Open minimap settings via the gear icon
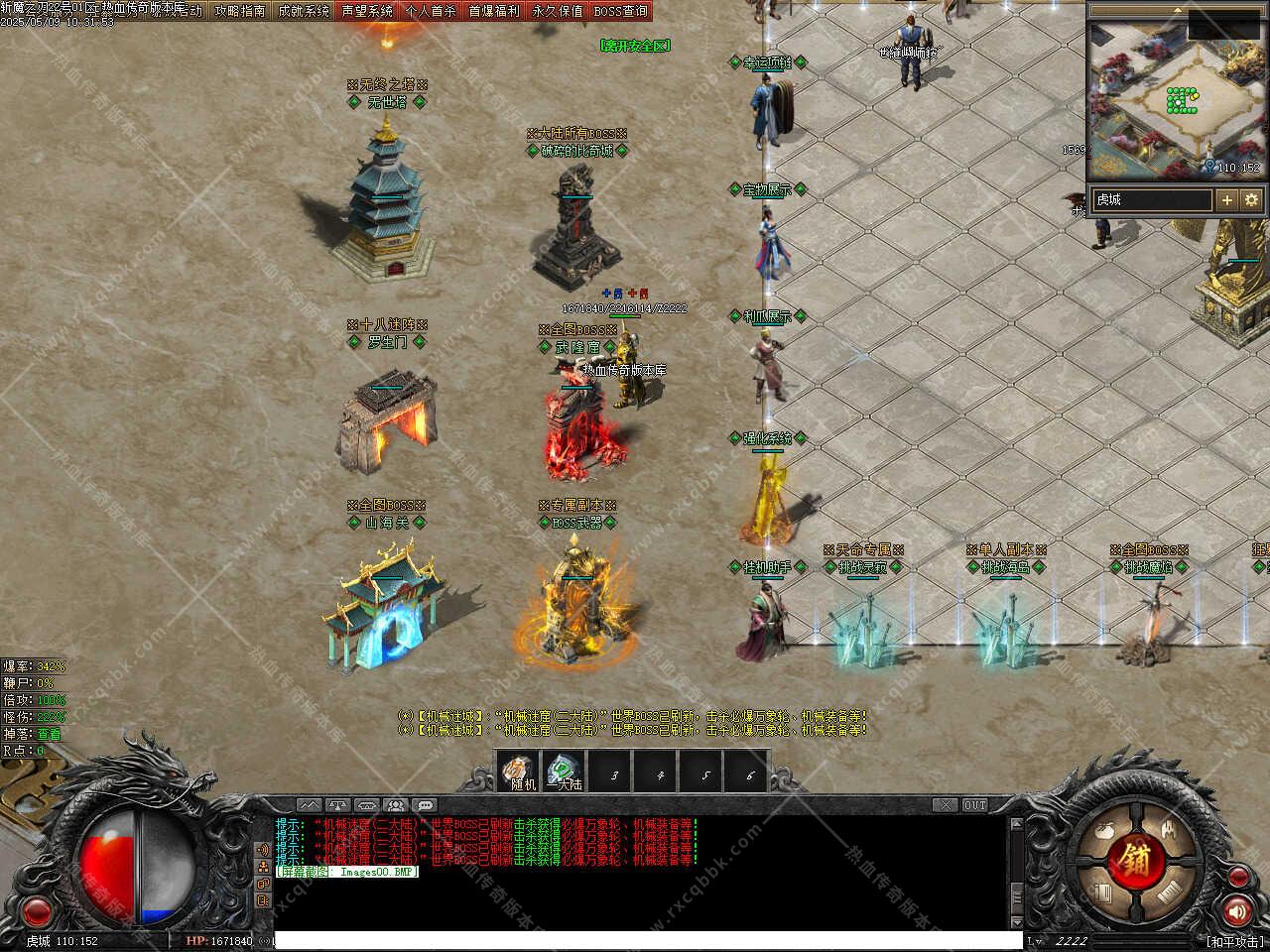 tap(1251, 199)
